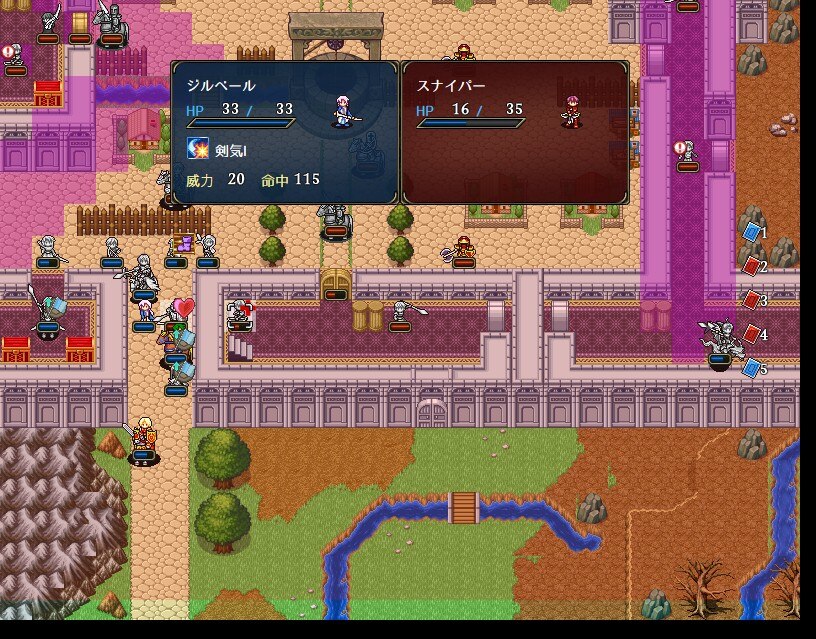816x639 pixels.
Task: Select the blue card numbered 5
Action: point(752,368)
